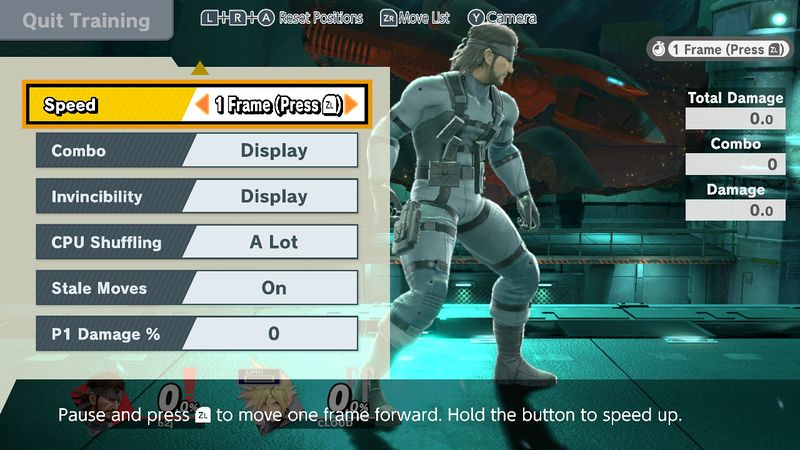Click the right arrow on Speed setting
The image size is (800, 450).
tap(351, 104)
